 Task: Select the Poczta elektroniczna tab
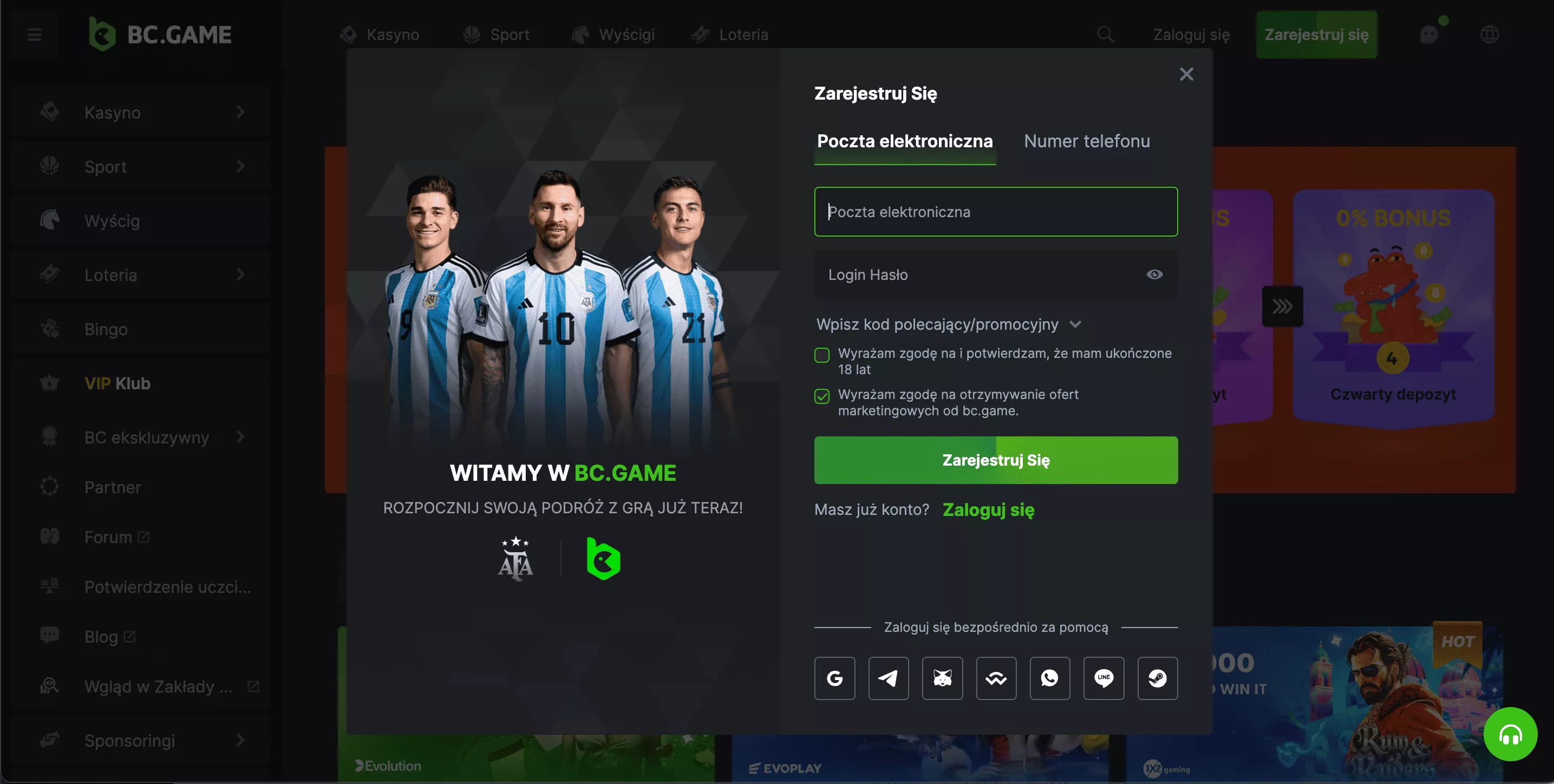[x=904, y=141]
